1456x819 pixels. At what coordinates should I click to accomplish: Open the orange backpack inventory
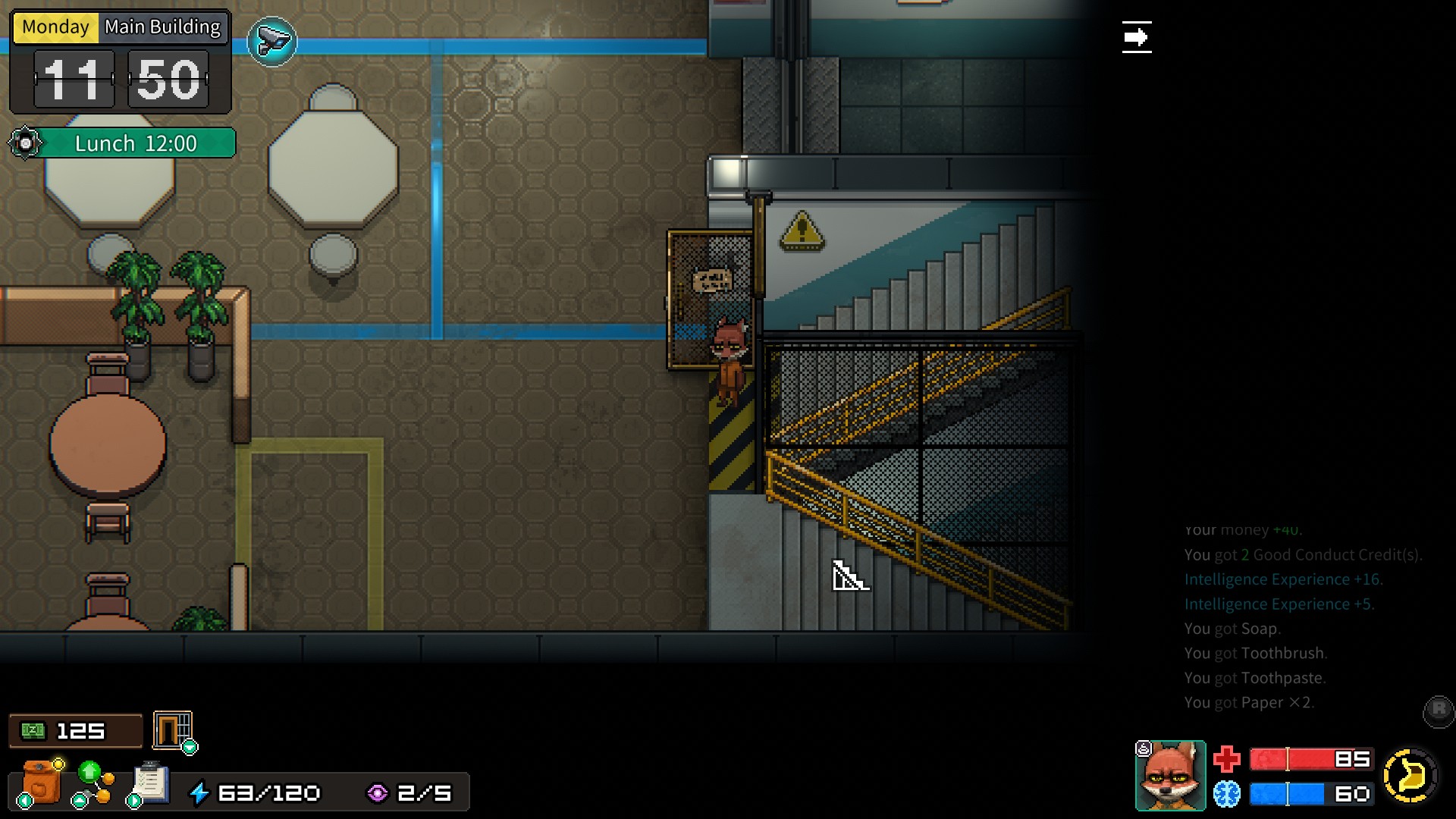(x=42, y=783)
